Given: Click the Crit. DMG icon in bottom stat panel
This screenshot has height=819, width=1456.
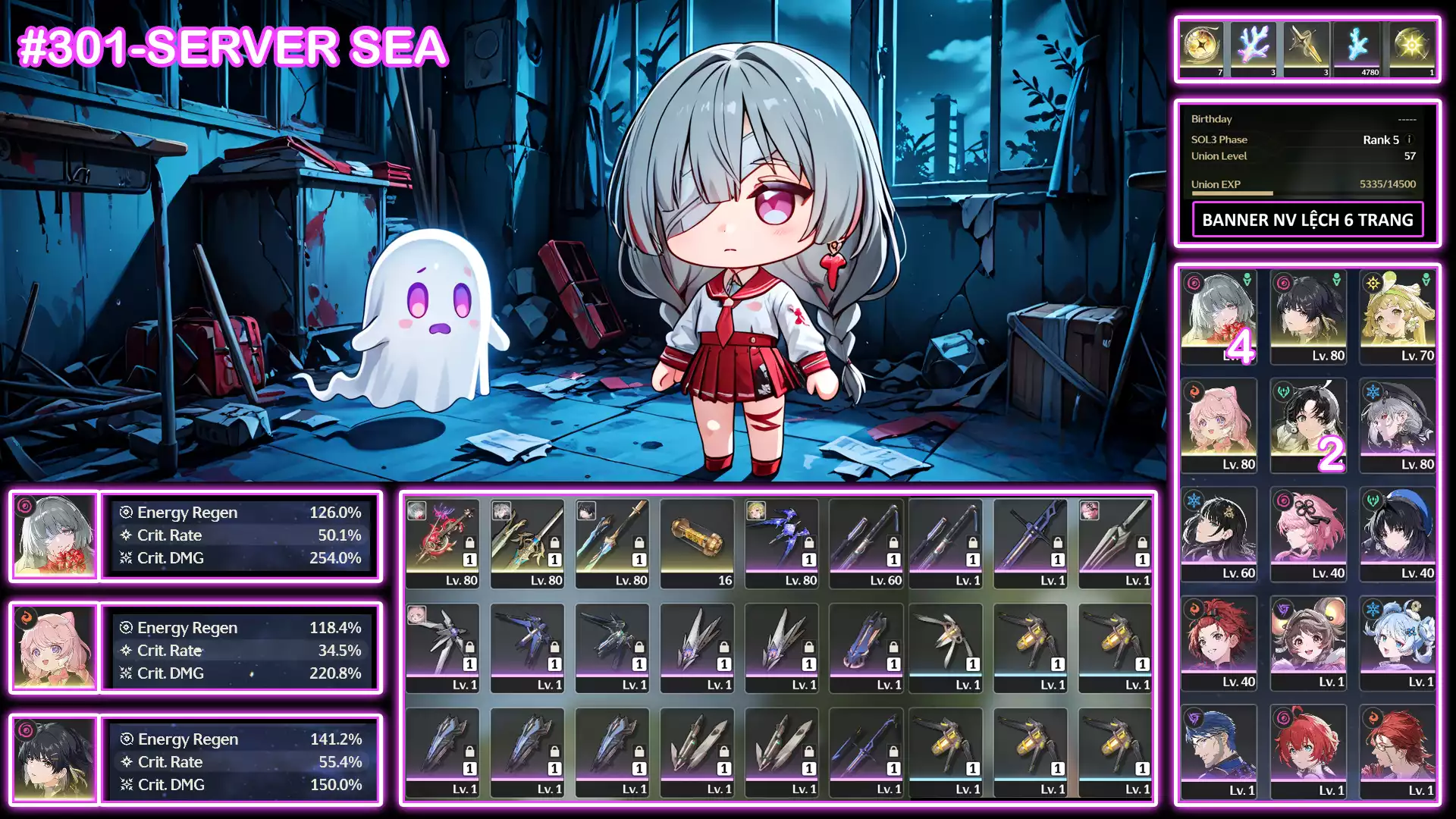Looking at the screenshot, I should click(127, 785).
